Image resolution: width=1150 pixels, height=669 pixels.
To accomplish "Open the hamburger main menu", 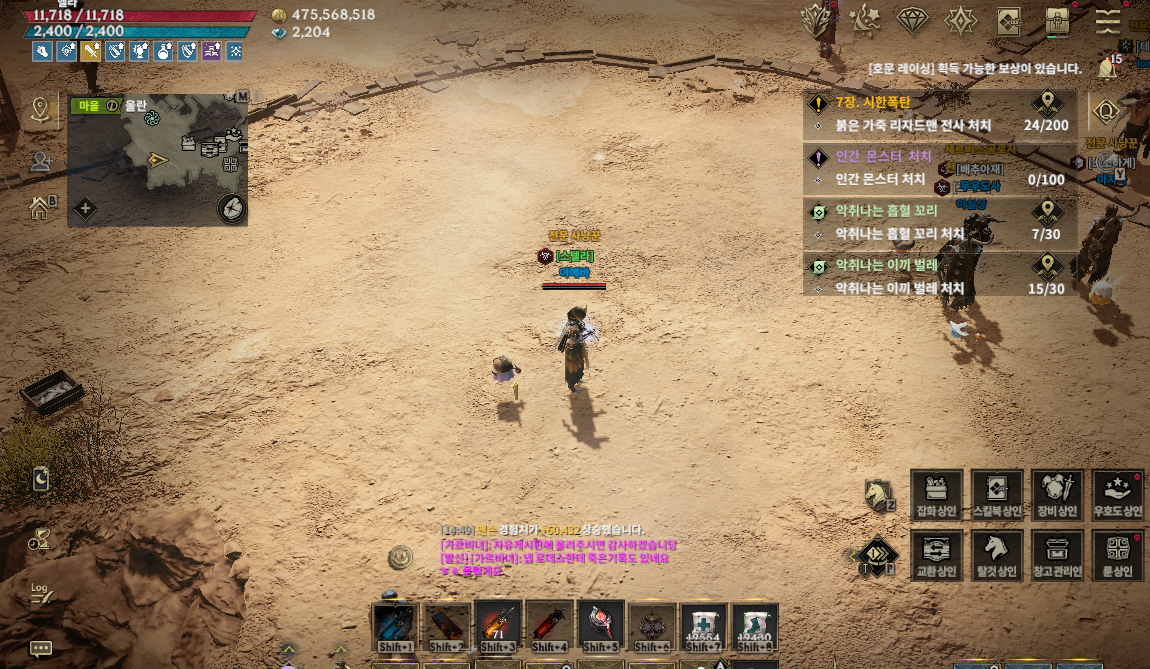I will [1107, 20].
